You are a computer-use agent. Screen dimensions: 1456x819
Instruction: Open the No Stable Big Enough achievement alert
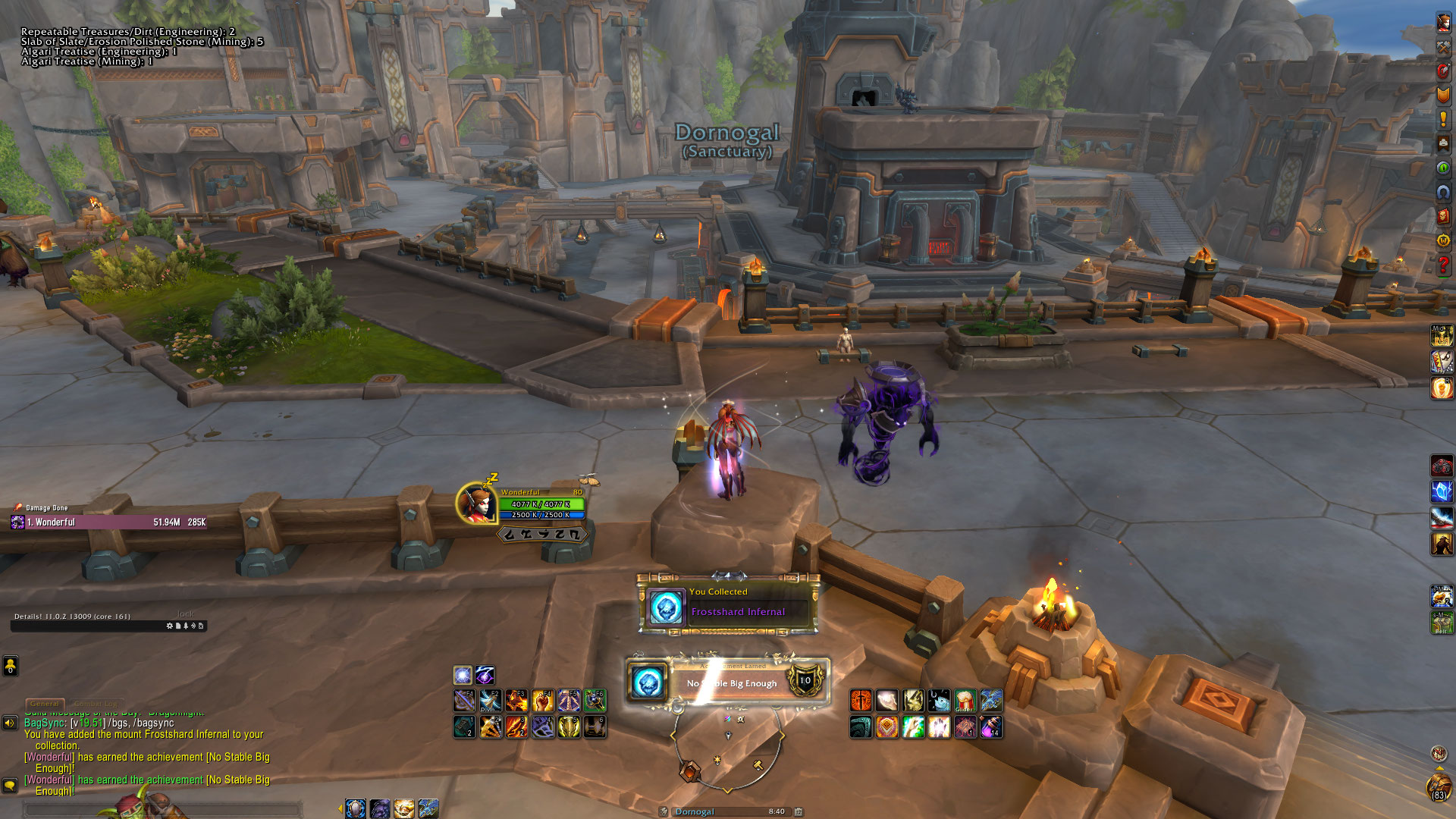tap(727, 681)
